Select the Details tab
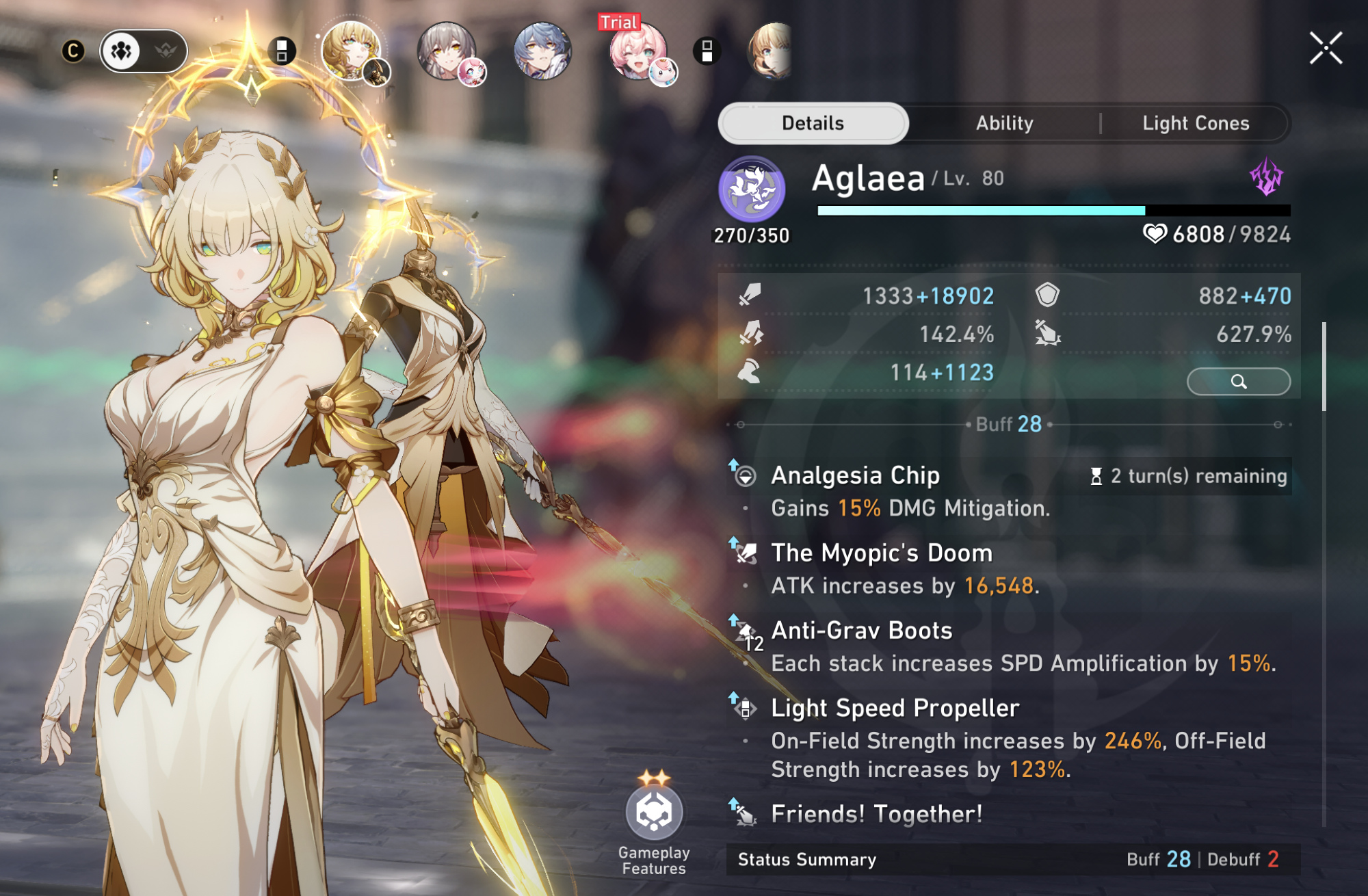1368x896 pixels. point(813,123)
